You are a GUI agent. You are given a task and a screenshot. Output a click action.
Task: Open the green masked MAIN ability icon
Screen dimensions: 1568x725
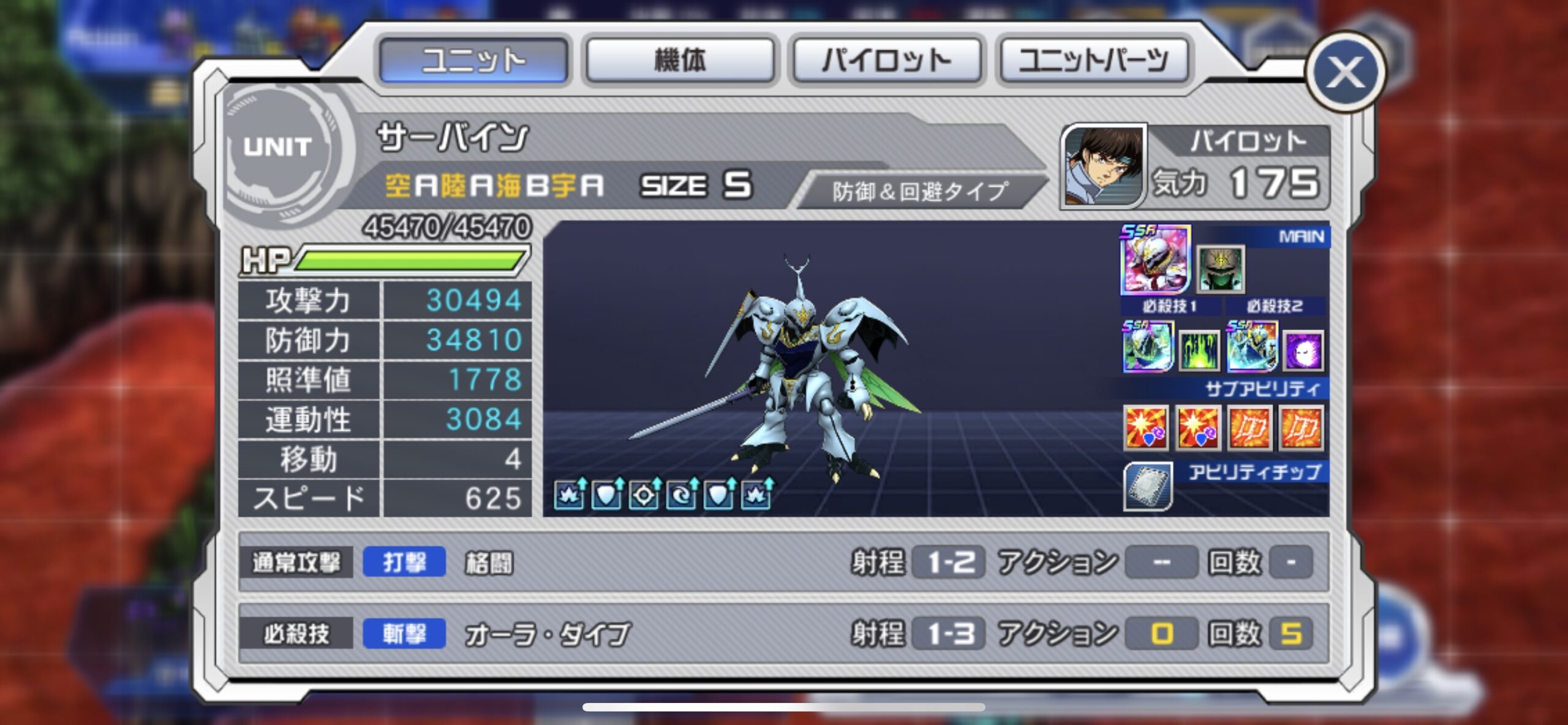coord(1221,268)
